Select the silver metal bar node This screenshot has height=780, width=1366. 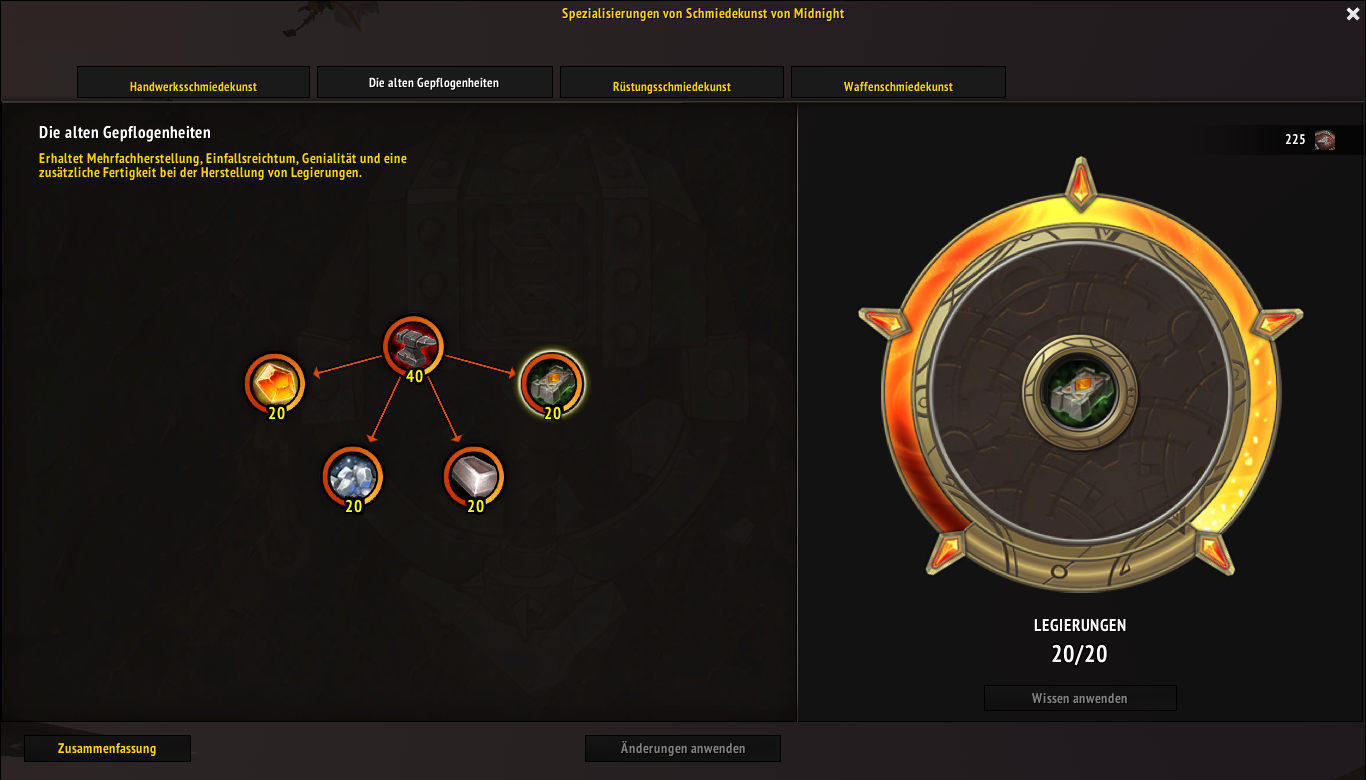click(473, 476)
